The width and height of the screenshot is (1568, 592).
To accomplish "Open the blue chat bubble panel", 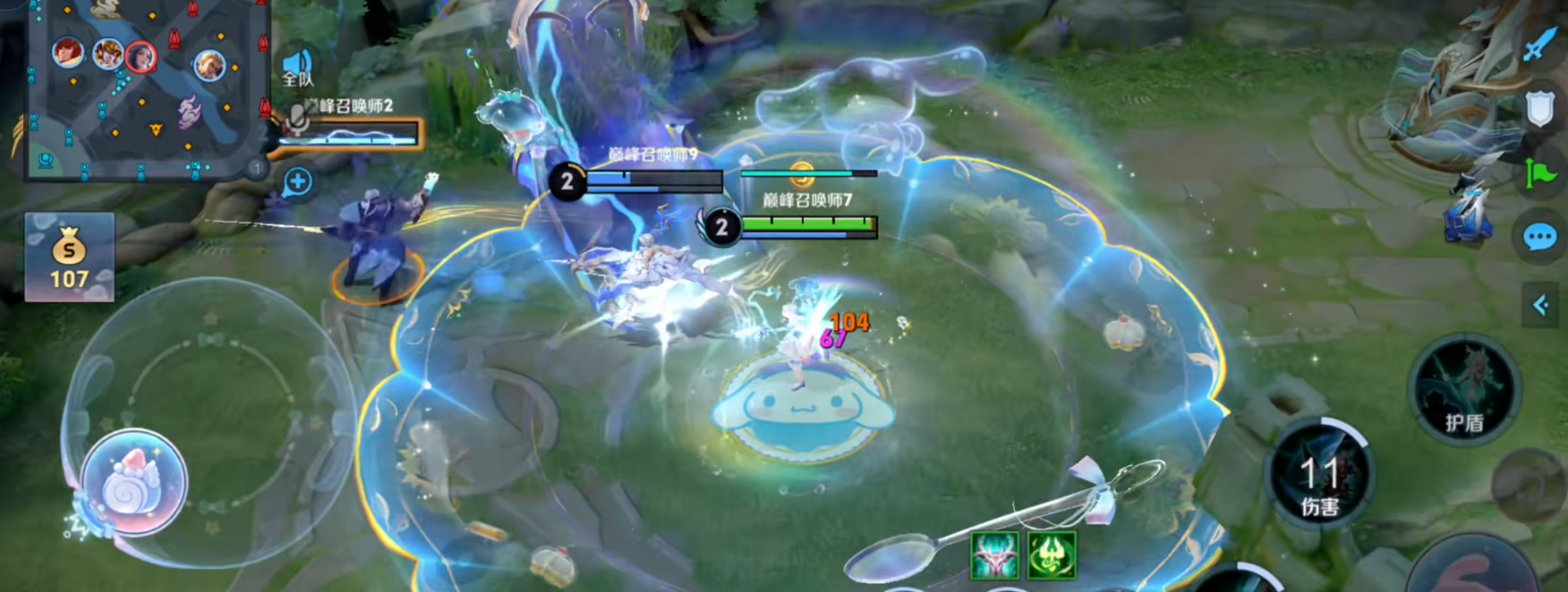I will click(x=1539, y=237).
